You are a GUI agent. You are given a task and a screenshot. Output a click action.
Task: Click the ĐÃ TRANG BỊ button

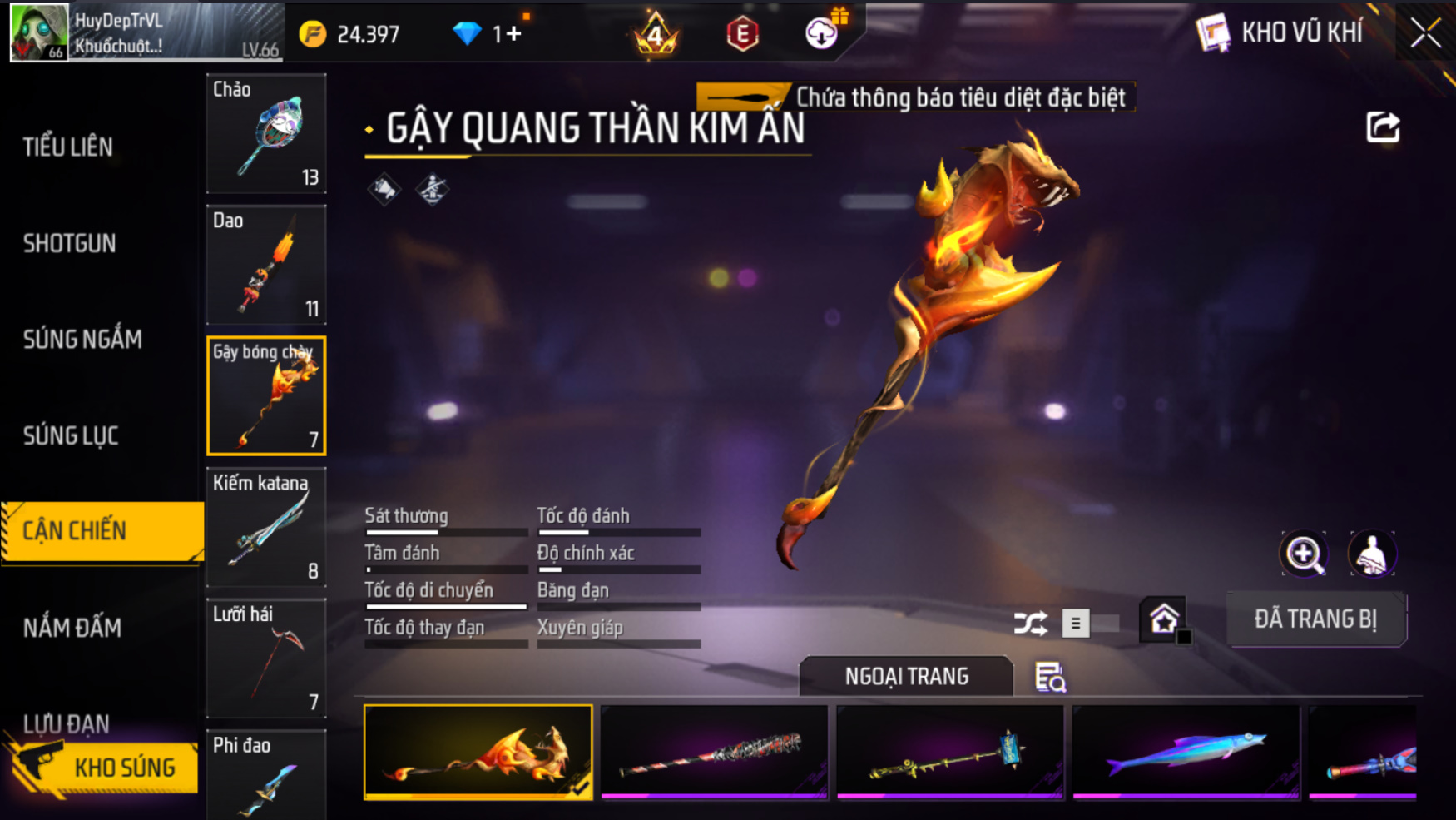1316,619
